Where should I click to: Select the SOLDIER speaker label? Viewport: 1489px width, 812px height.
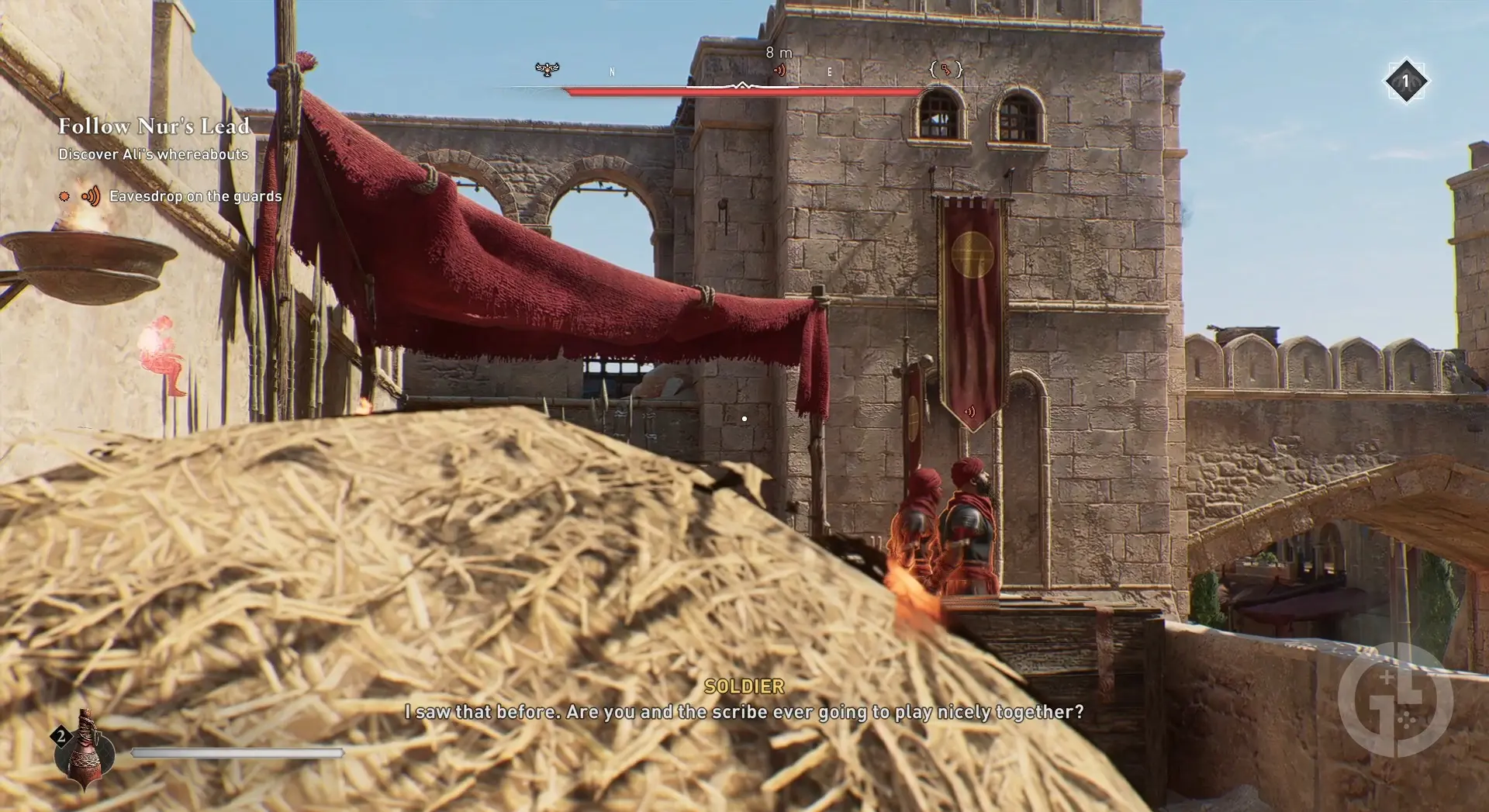743,686
